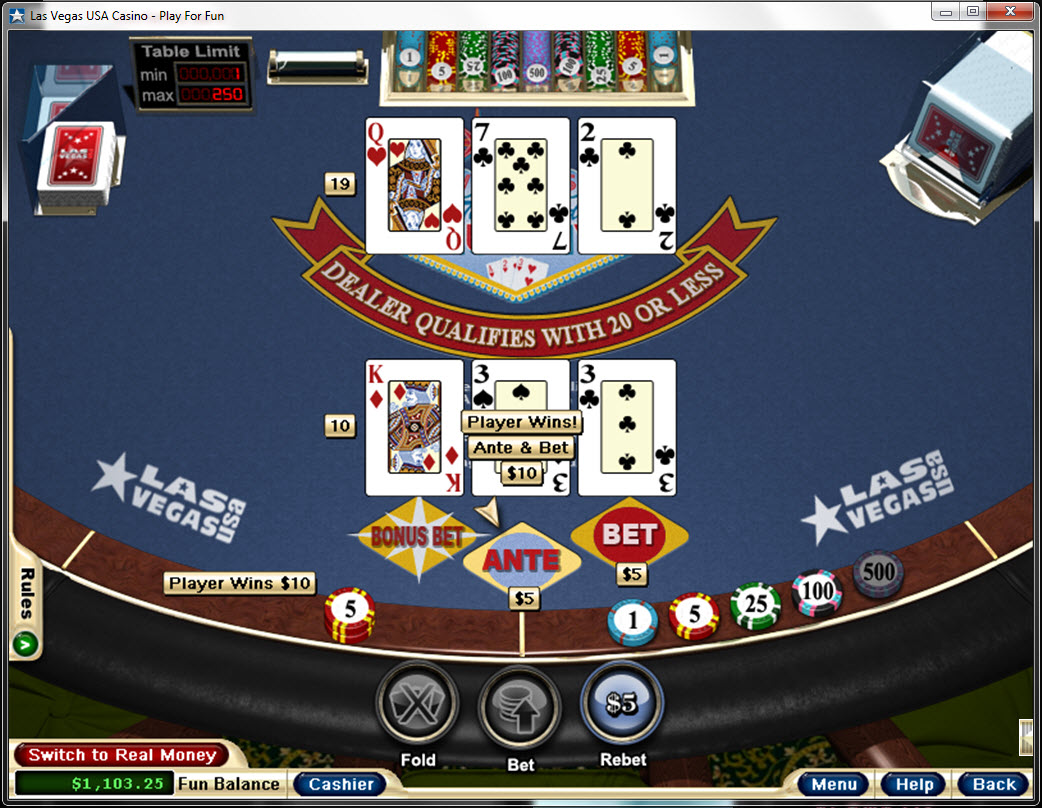The height and width of the screenshot is (808, 1042).
Task: Open the Cashier
Action: click(x=340, y=784)
